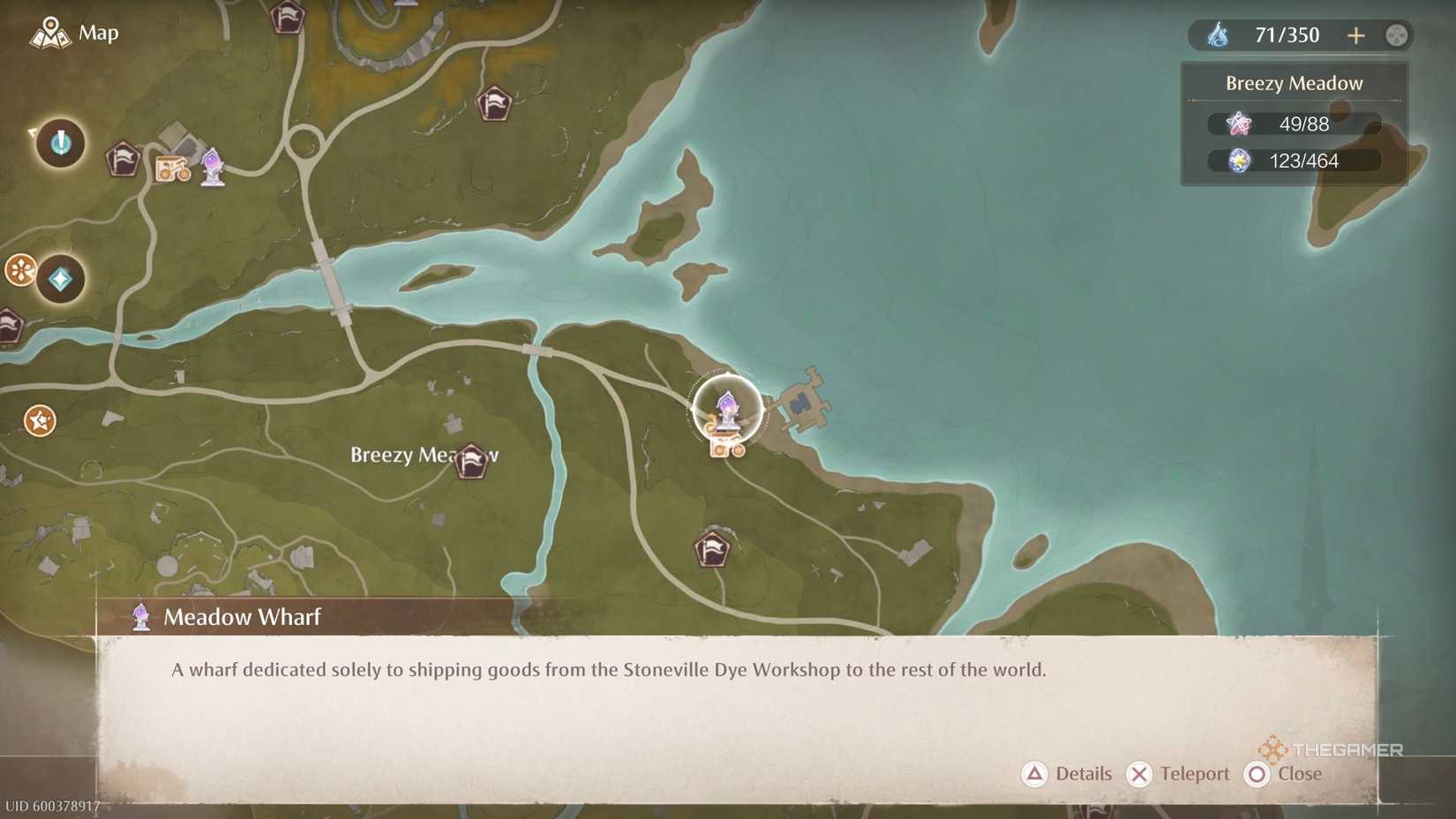Select the cart vendor icon near the upper settlement

[x=173, y=169]
